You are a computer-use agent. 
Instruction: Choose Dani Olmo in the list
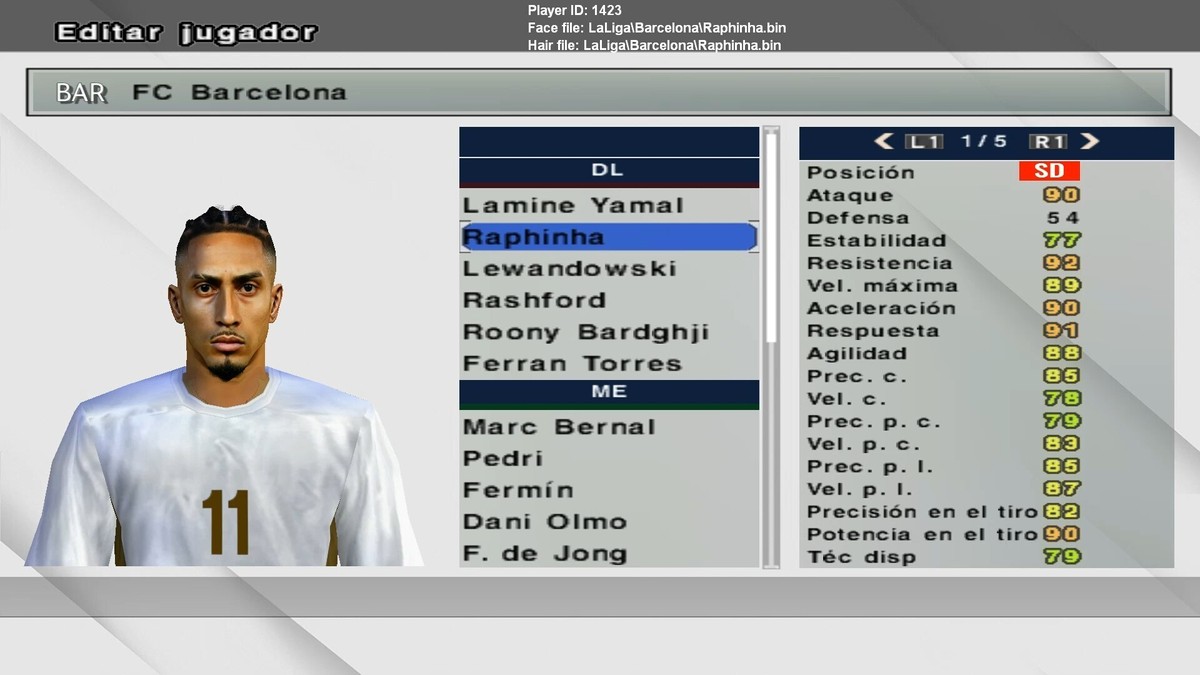pos(545,522)
